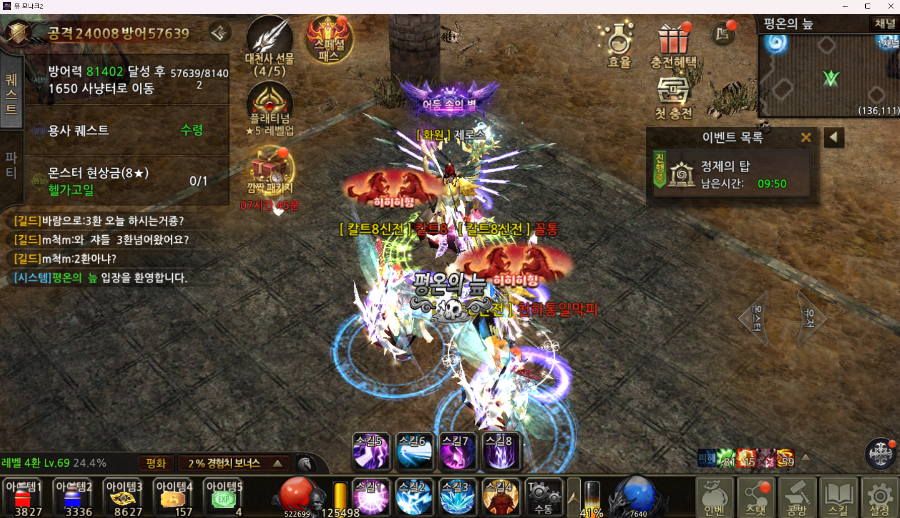
Task: Click the 채널 channel button above minimap
Action: tap(885, 24)
